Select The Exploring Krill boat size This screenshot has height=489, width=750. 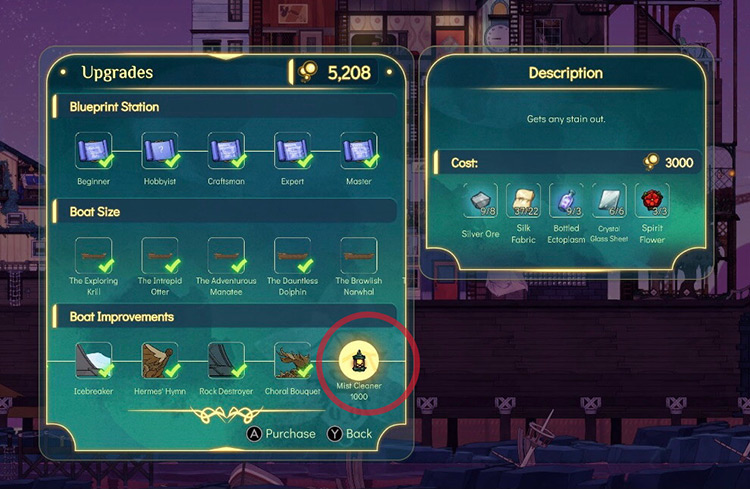pyautogui.click(x=93, y=257)
